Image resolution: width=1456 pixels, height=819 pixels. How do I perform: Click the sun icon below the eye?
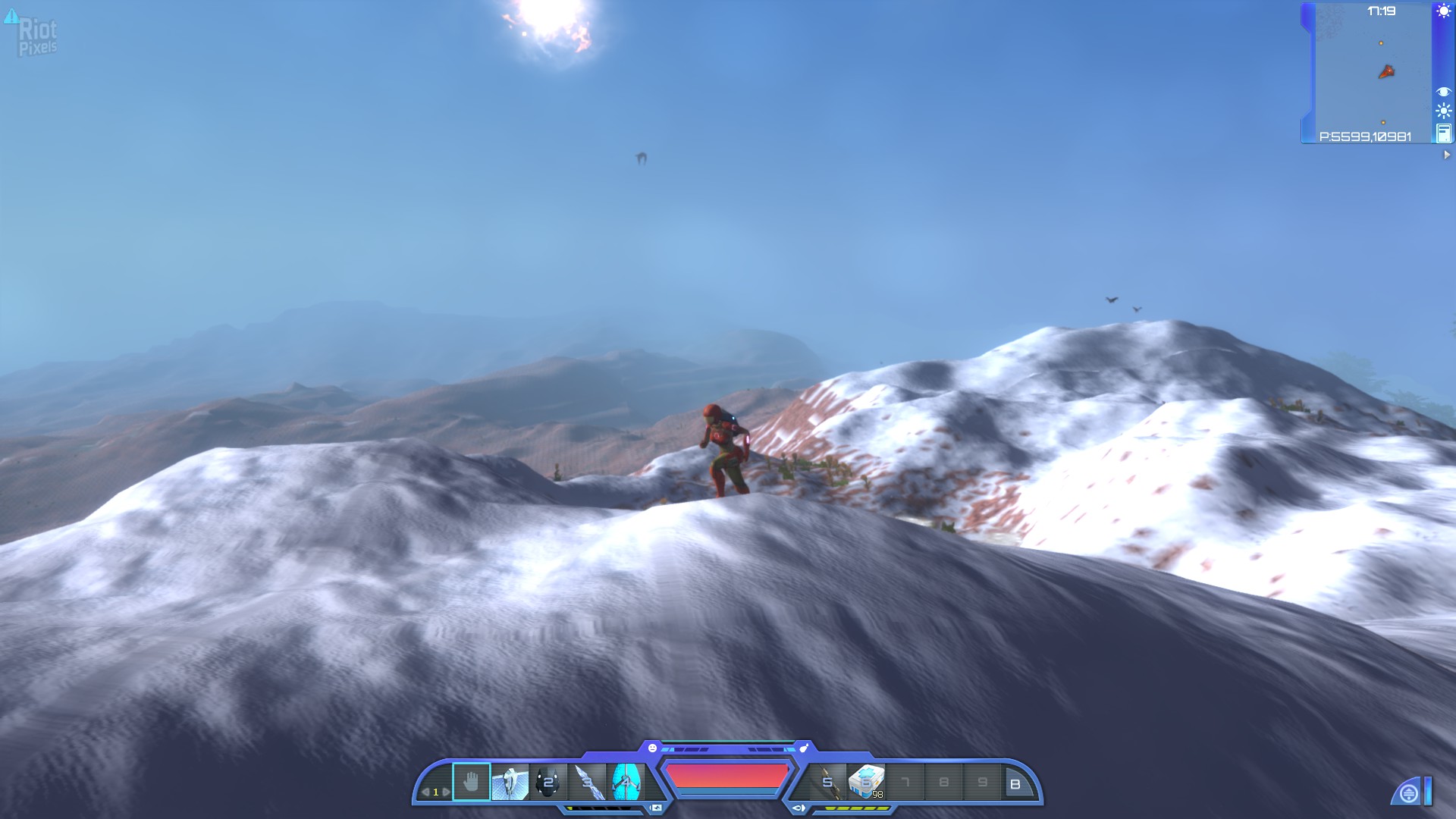[1443, 111]
